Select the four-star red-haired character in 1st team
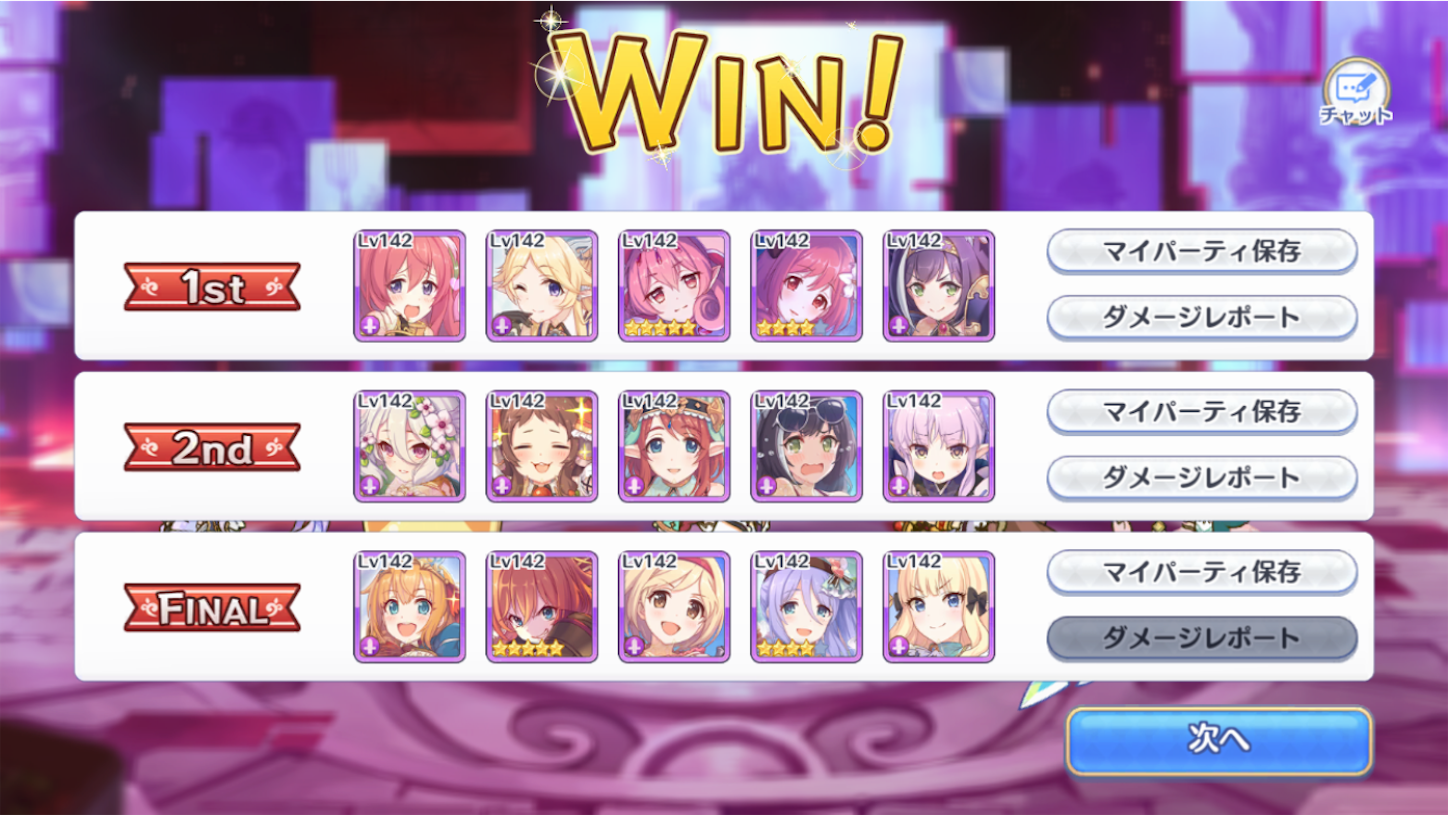The height and width of the screenshot is (815, 1448). (806, 285)
